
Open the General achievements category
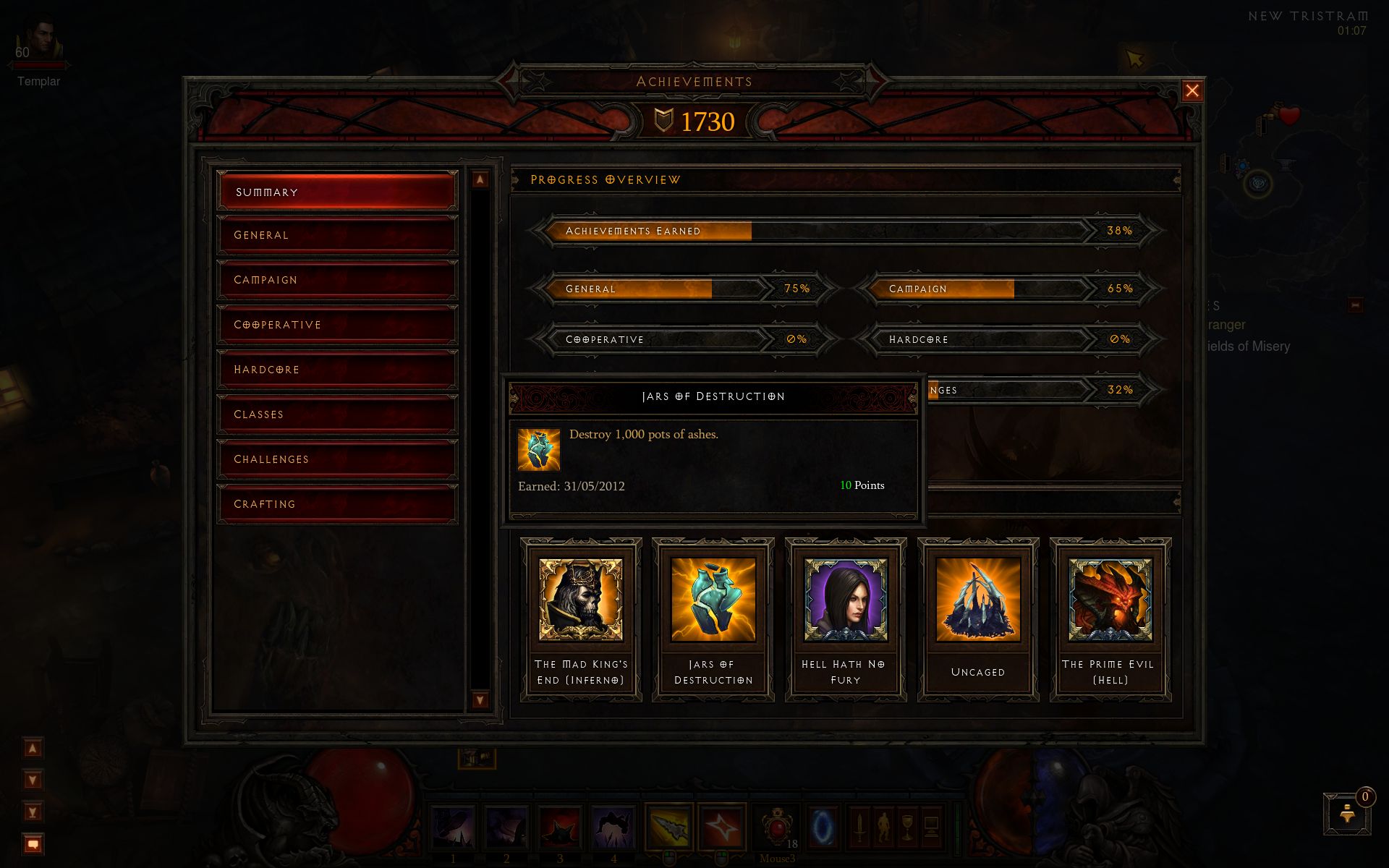click(x=337, y=235)
